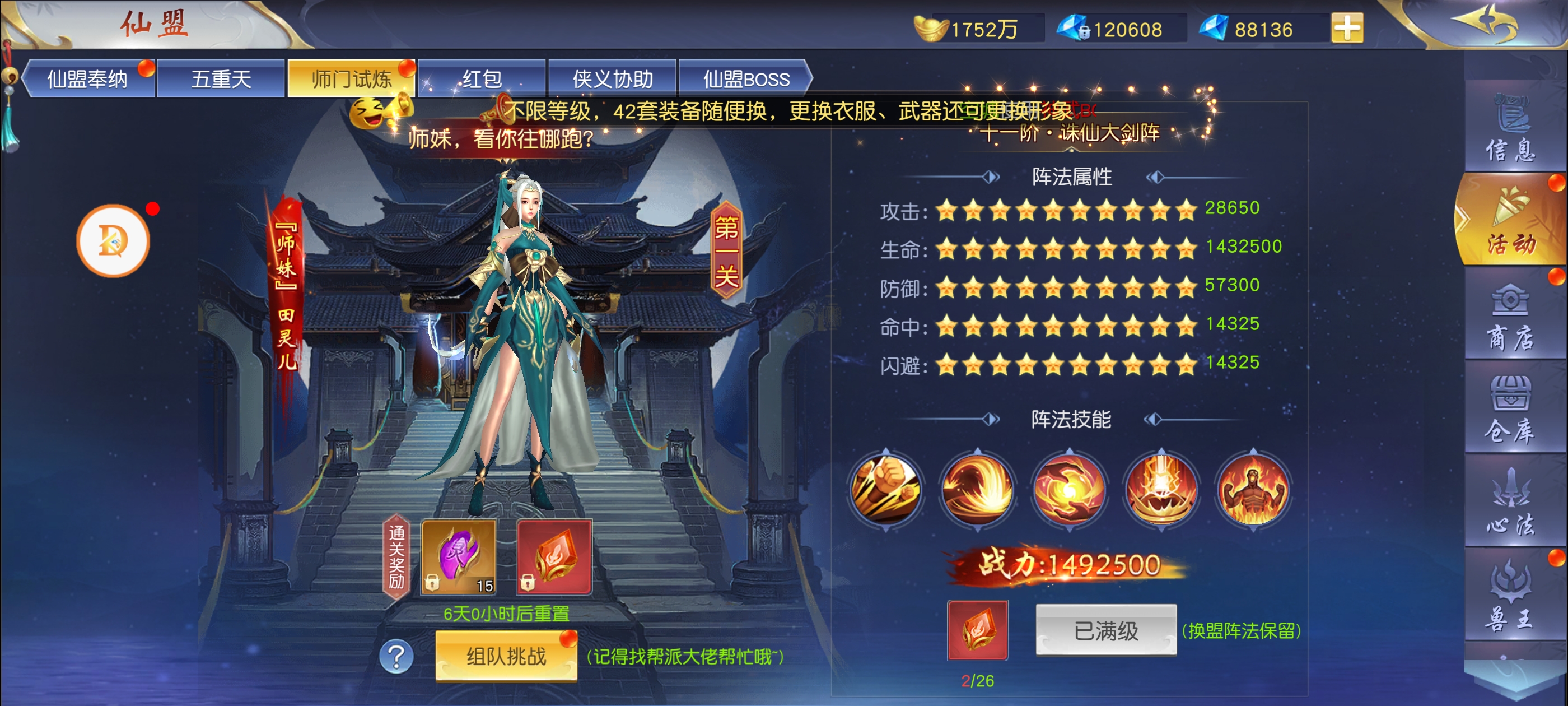1568x706 pixels.
Task: Open the 兽王 side menu
Action: tap(1510, 597)
